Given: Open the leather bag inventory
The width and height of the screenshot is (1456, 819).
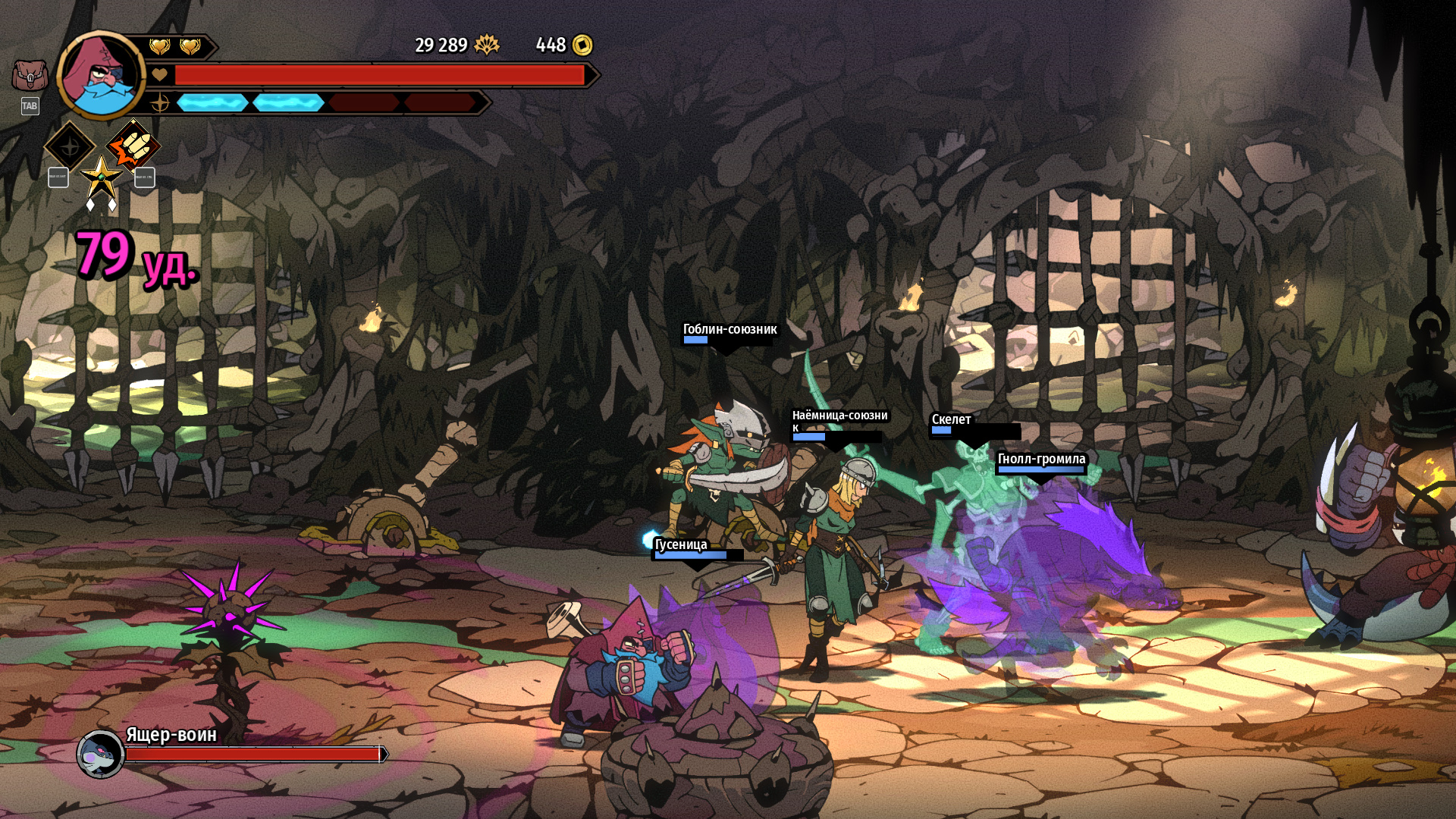Looking at the screenshot, I should (x=30, y=76).
